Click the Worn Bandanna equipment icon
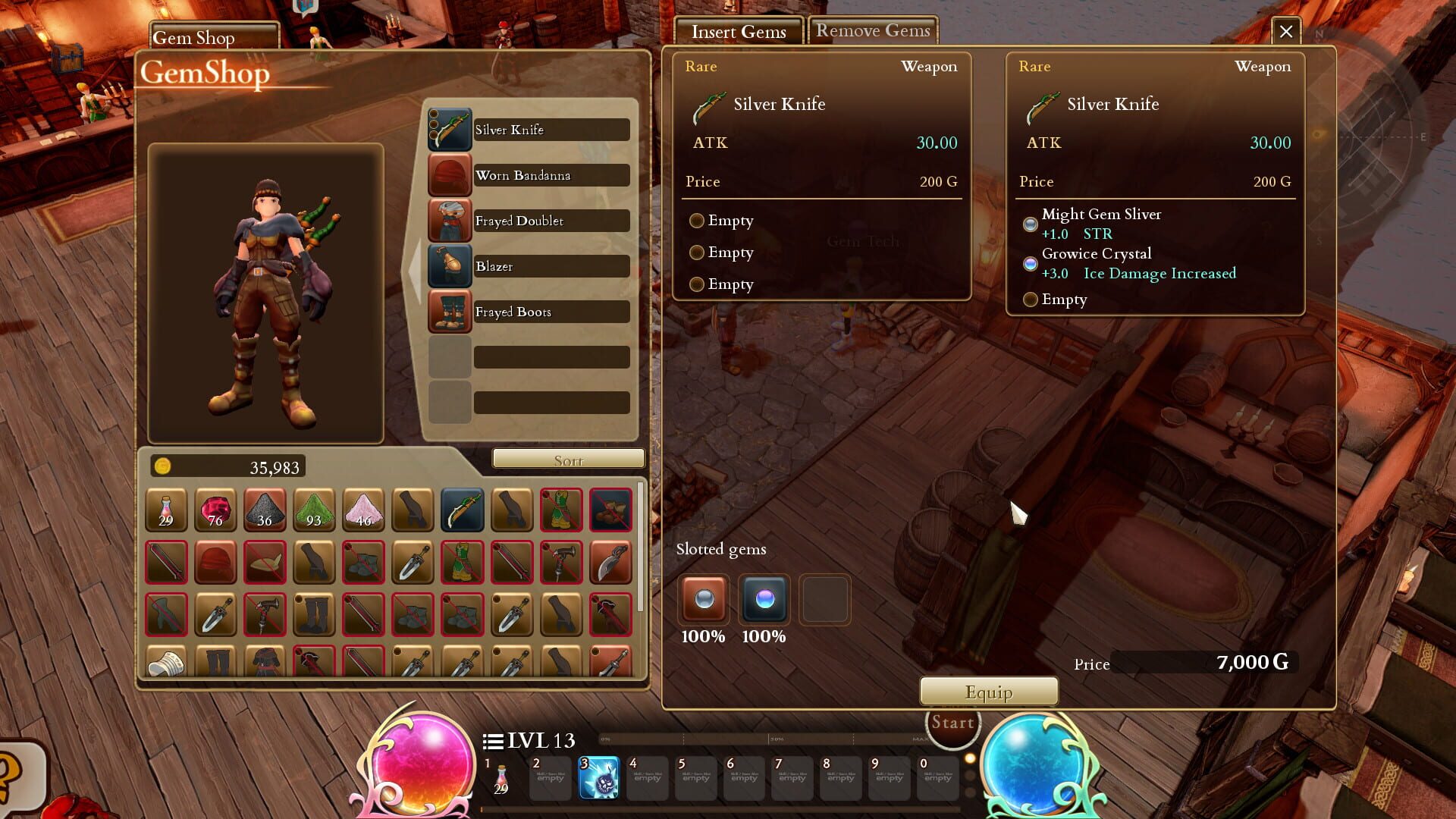 point(450,174)
